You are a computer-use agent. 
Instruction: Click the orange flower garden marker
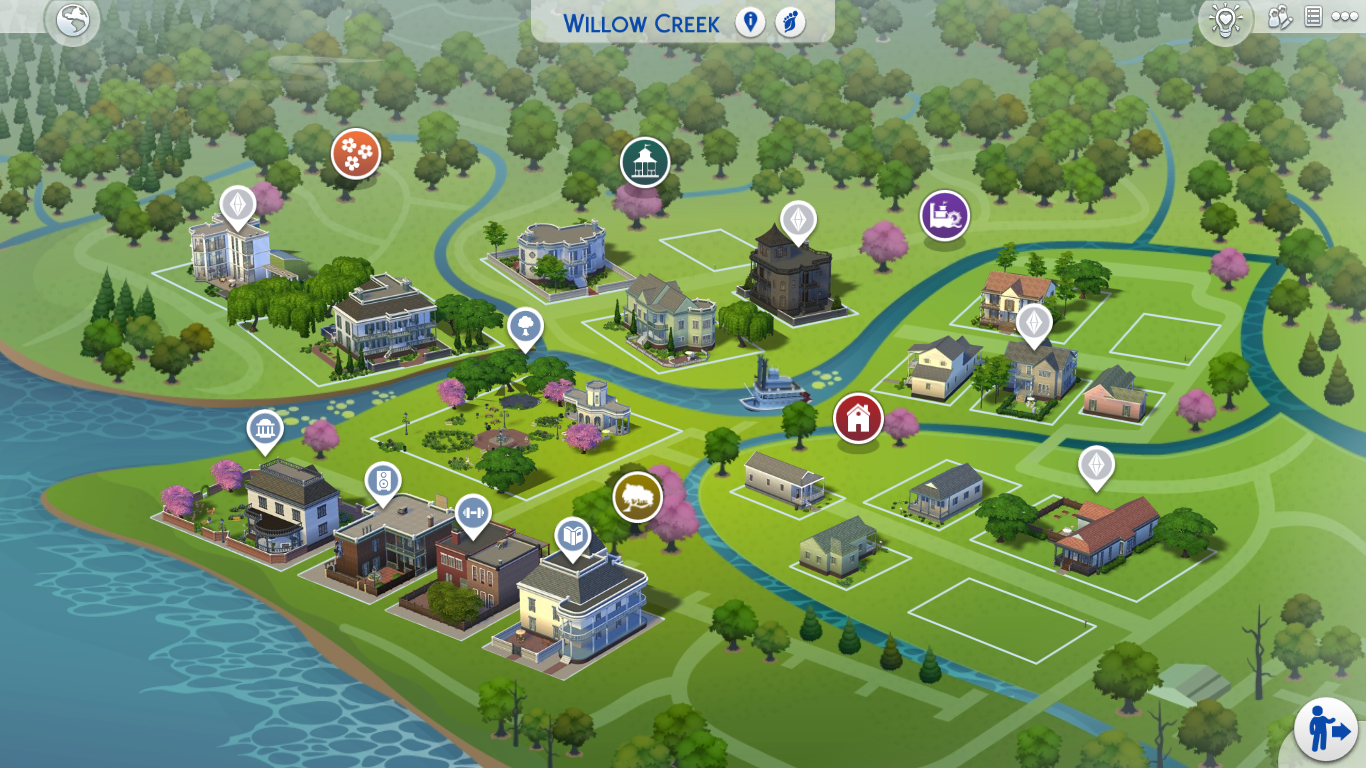tap(354, 154)
